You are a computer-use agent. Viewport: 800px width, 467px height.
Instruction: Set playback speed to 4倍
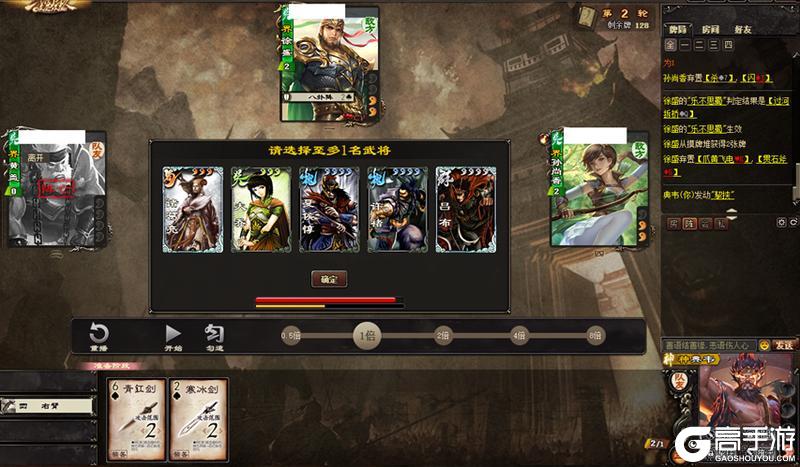[x=519, y=336]
